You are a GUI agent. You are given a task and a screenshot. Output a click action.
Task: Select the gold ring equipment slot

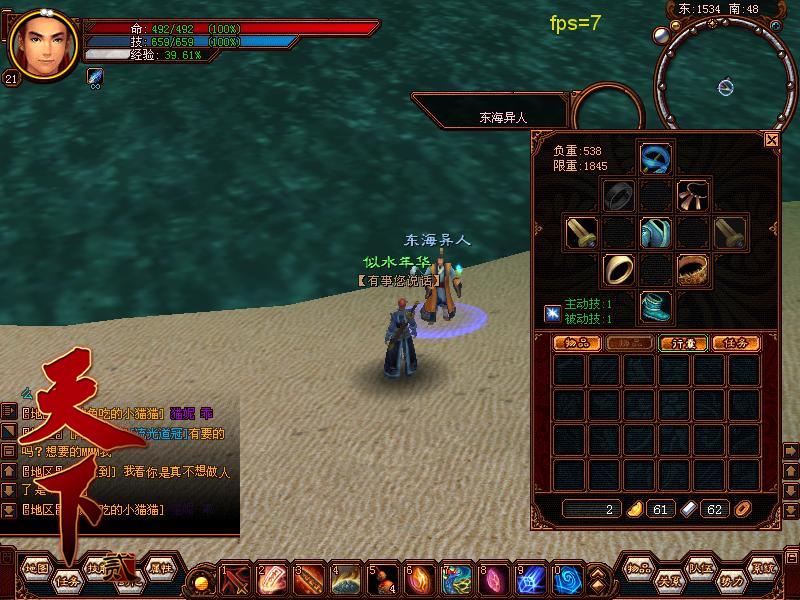coord(618,269)
